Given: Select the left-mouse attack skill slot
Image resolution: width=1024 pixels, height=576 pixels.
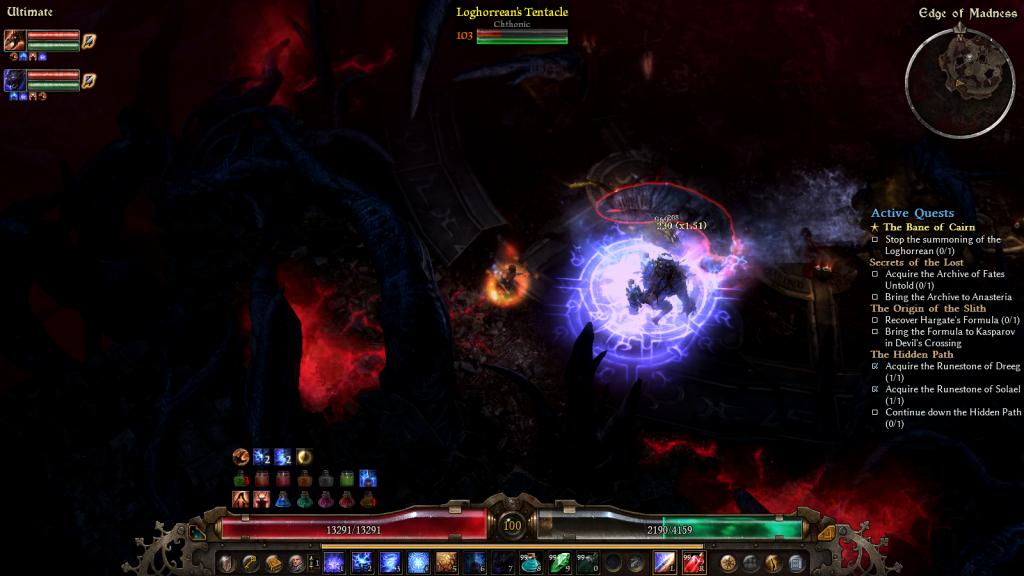Looking at the screenshot, I should [x=665, y=562].
